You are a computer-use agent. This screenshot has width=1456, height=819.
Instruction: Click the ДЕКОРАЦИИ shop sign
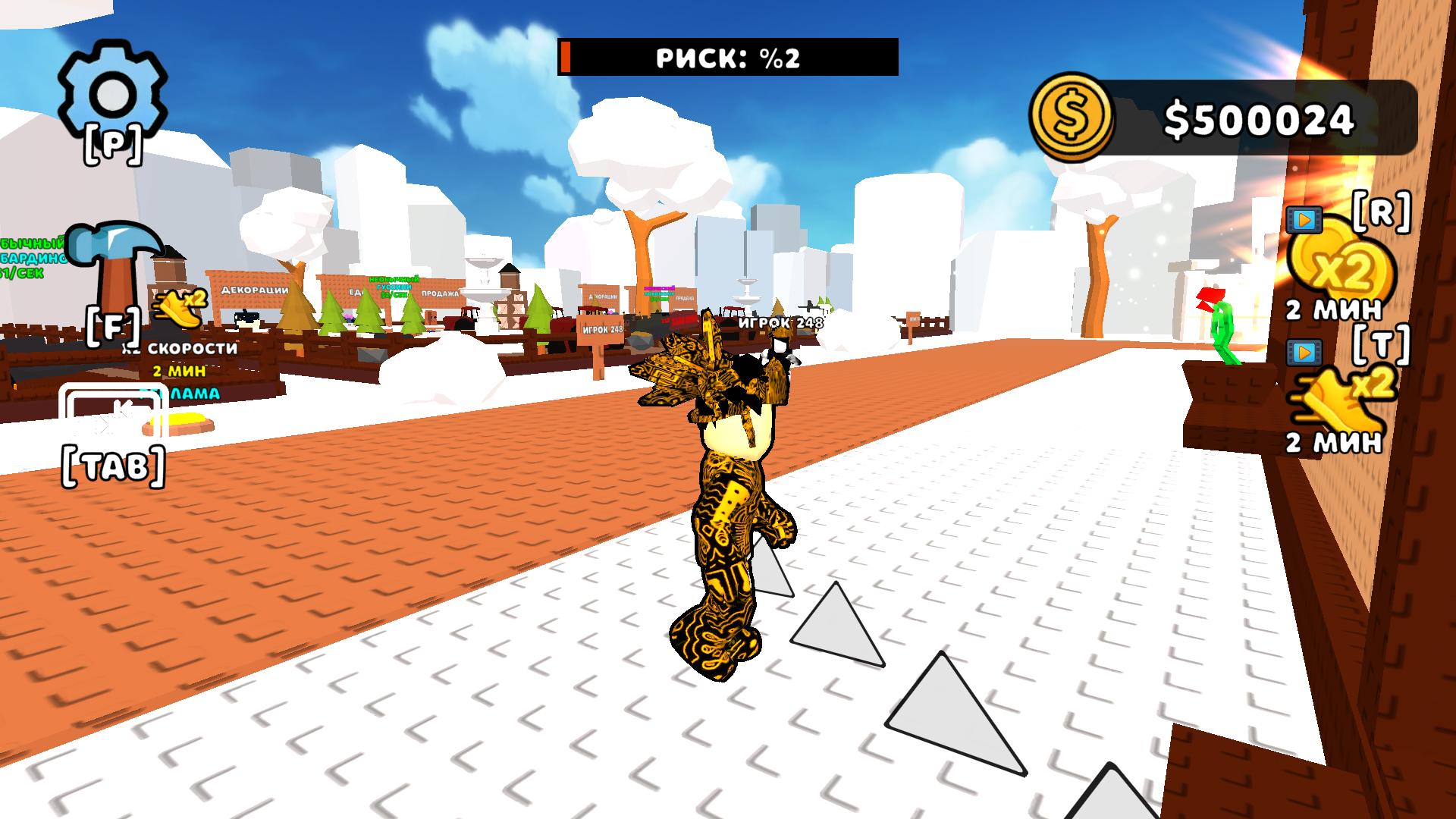[256, 290]
